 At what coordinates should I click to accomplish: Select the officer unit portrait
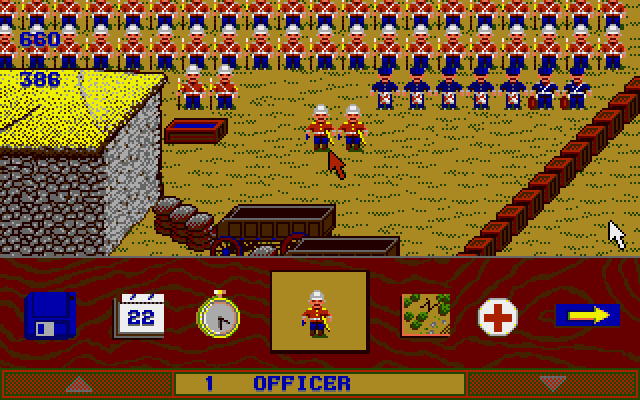pyautogui.click(x=319, y=312)
